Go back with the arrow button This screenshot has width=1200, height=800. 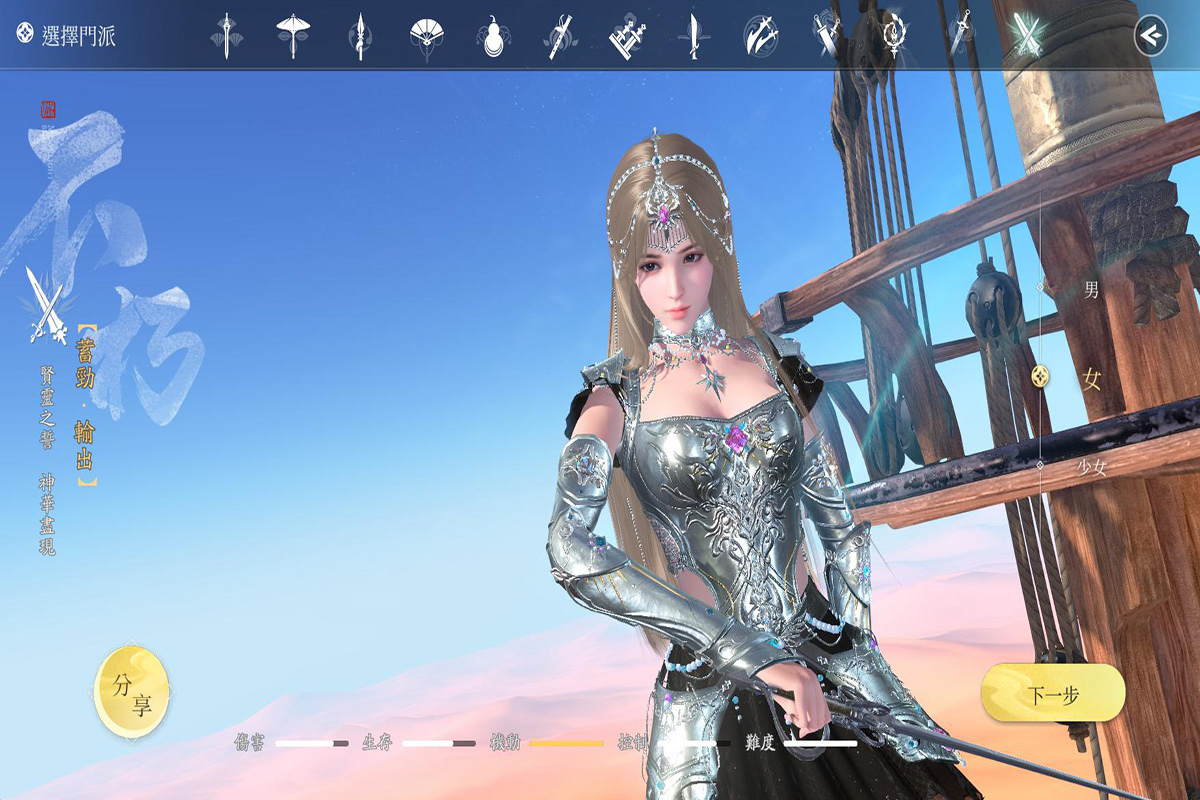[1151, 36]
